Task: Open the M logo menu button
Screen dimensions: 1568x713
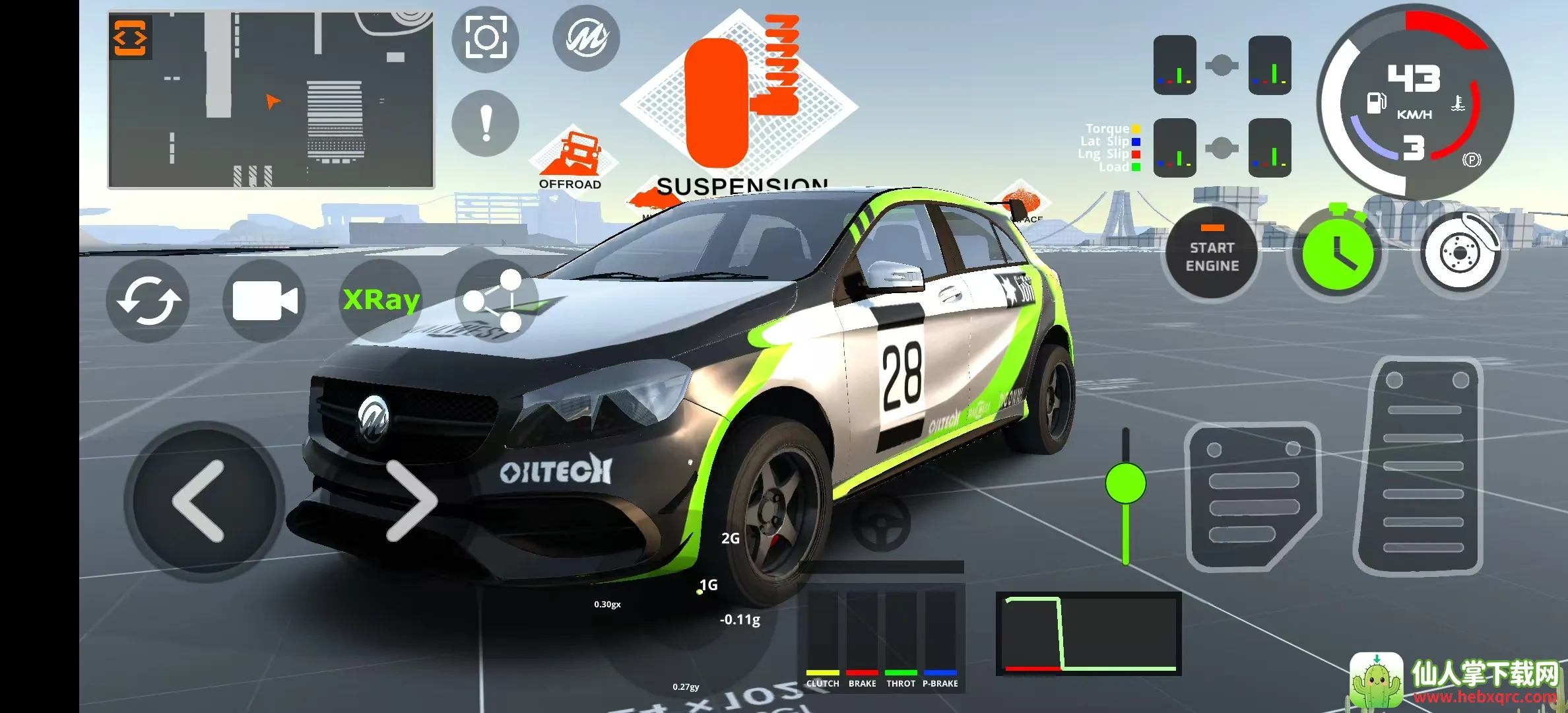Action: 586,38
